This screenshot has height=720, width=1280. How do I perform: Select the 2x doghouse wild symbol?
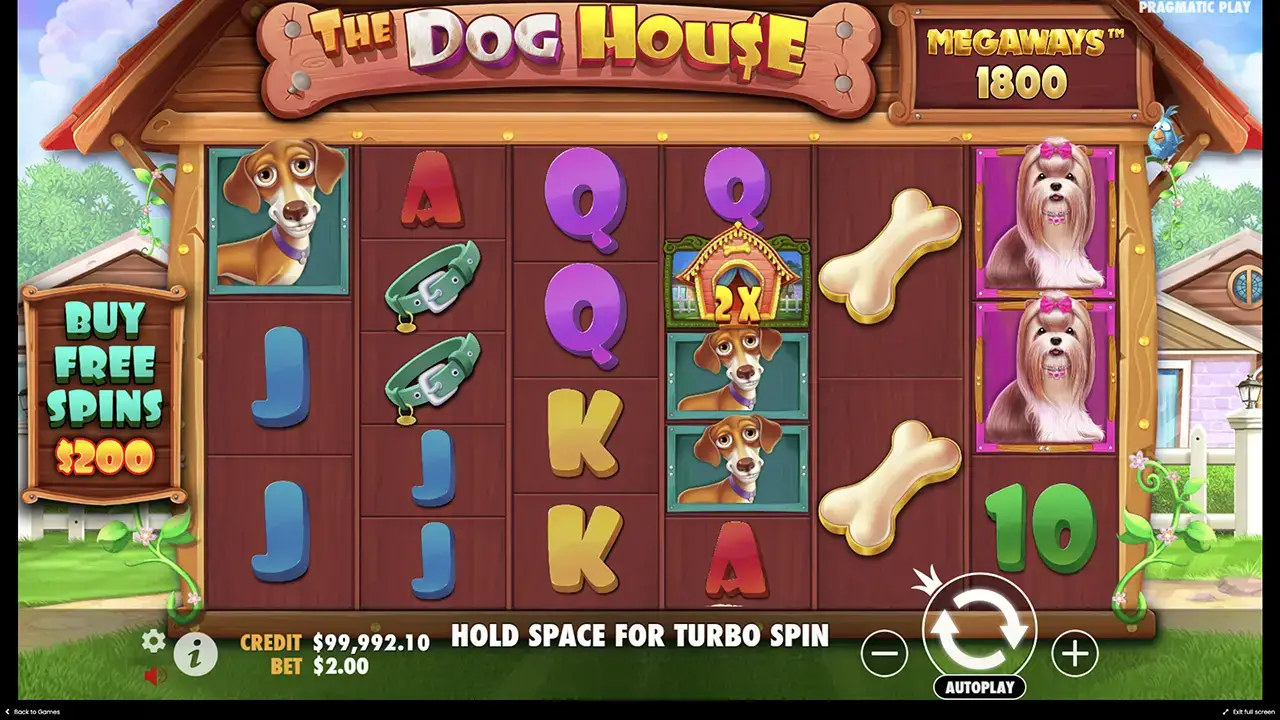(737, 282)
